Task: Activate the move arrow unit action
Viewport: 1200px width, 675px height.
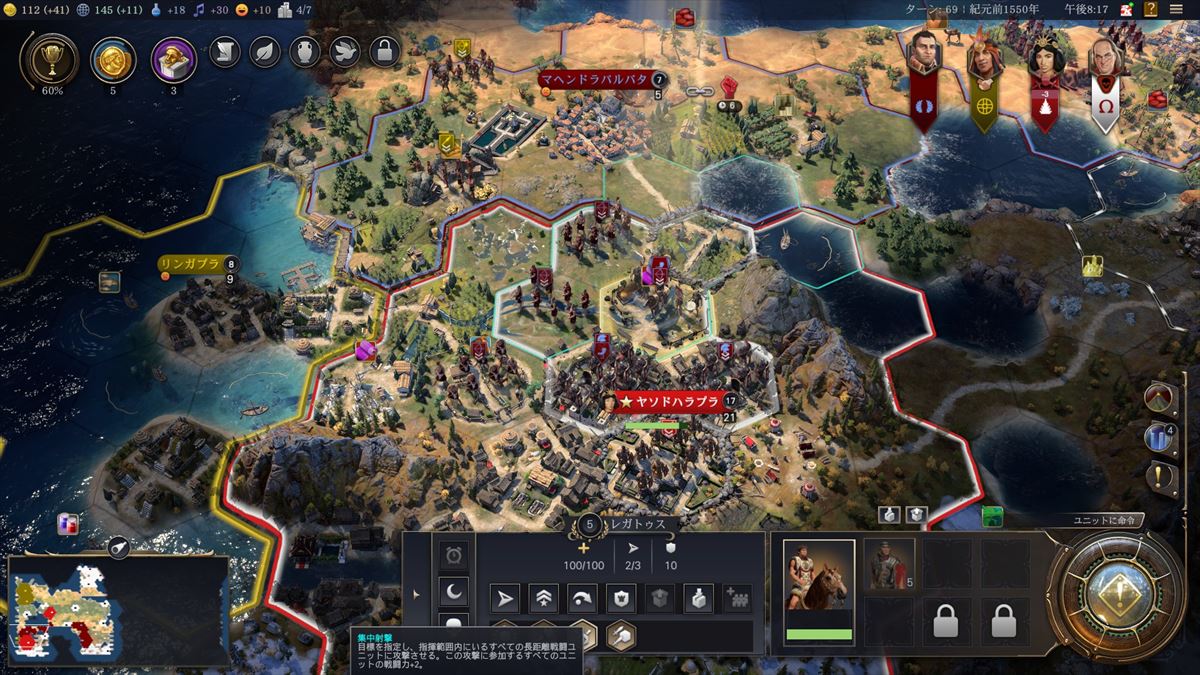Action: (x=506, y=598)
